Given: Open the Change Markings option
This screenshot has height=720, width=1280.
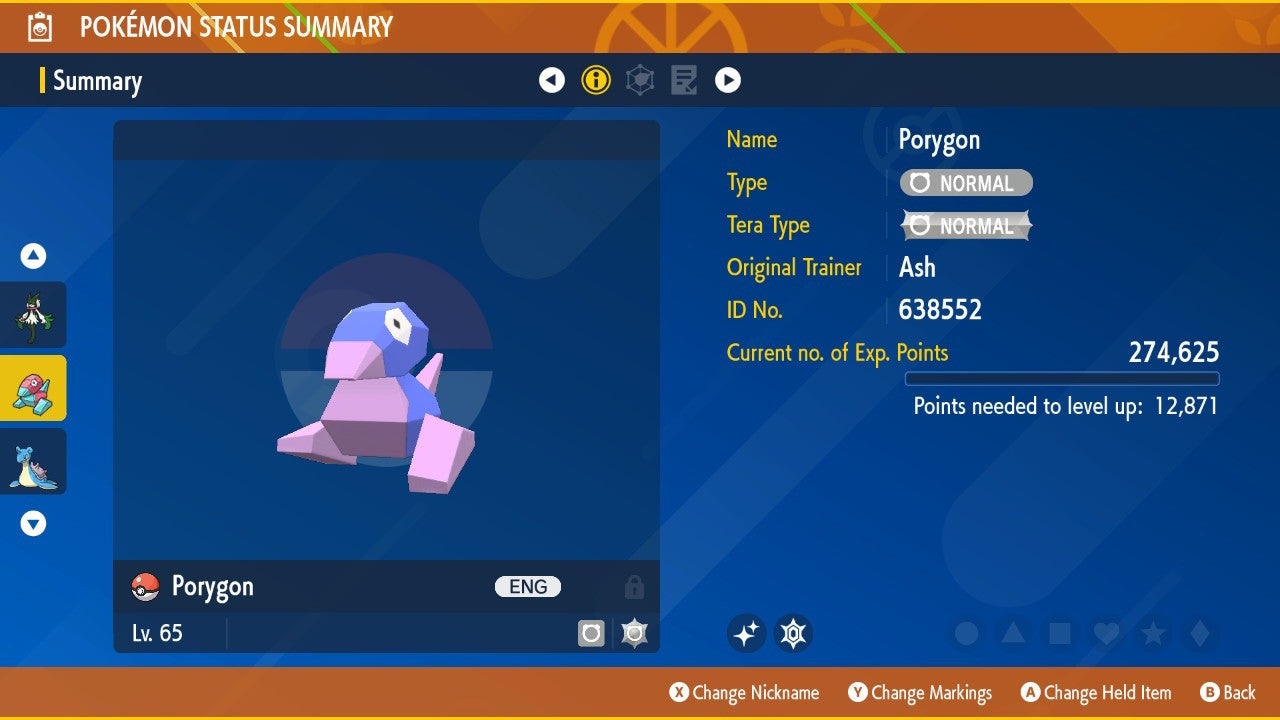Looking at the screenshot, I should pos(920,692).
